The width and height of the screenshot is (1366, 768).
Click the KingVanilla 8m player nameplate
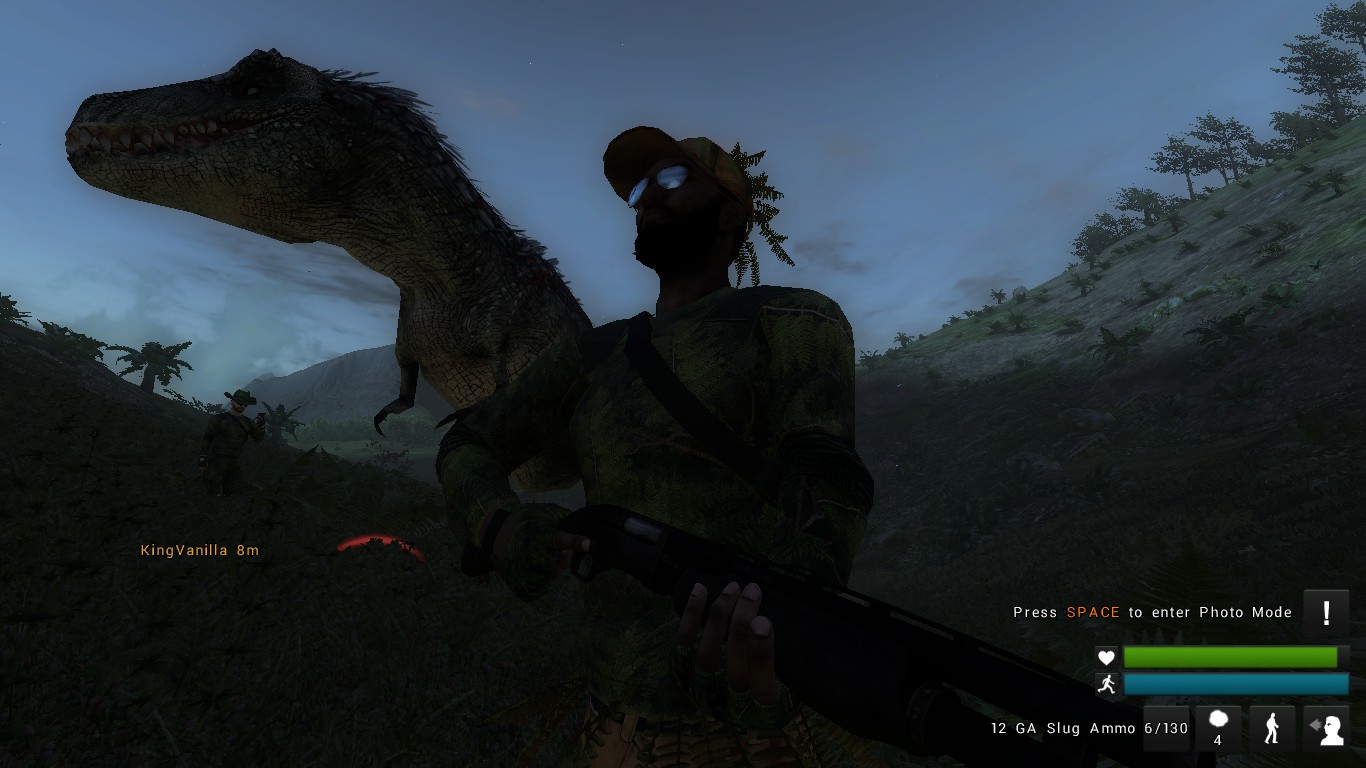[199, 550]
